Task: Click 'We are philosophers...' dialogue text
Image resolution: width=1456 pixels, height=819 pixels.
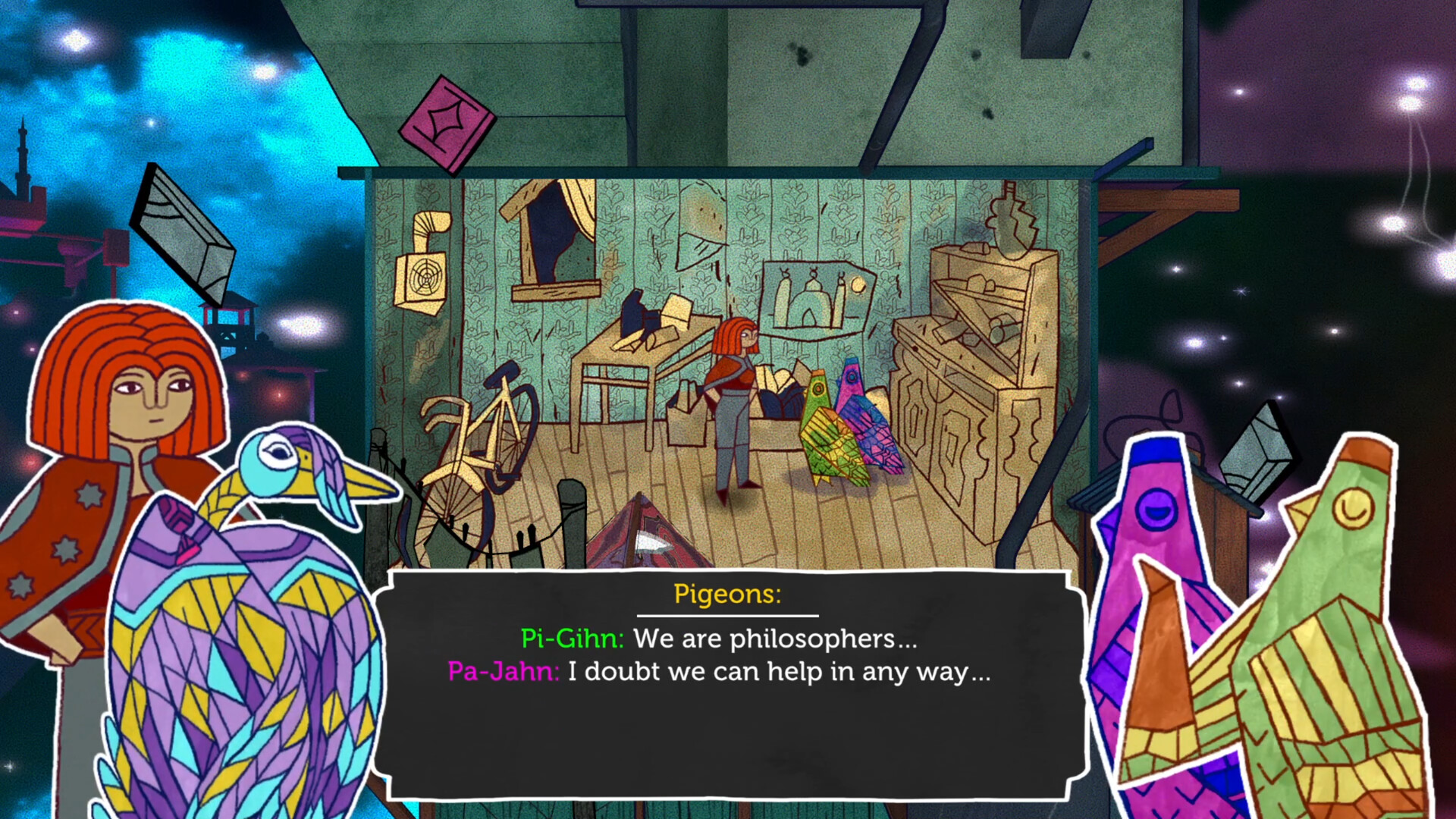Action: pyautogui.click(x=773, y=639)
